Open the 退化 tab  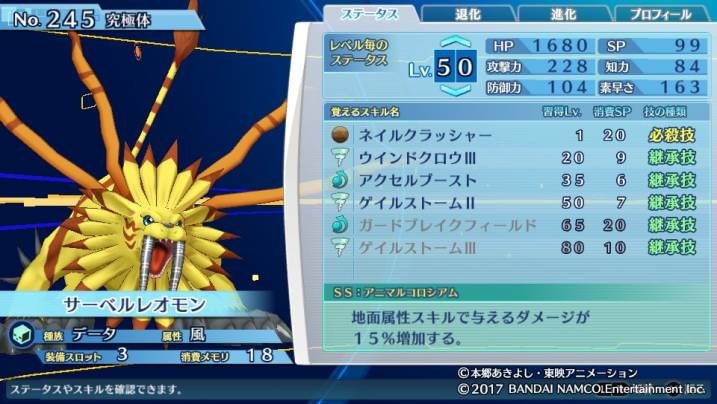click(x=469, y=14)
